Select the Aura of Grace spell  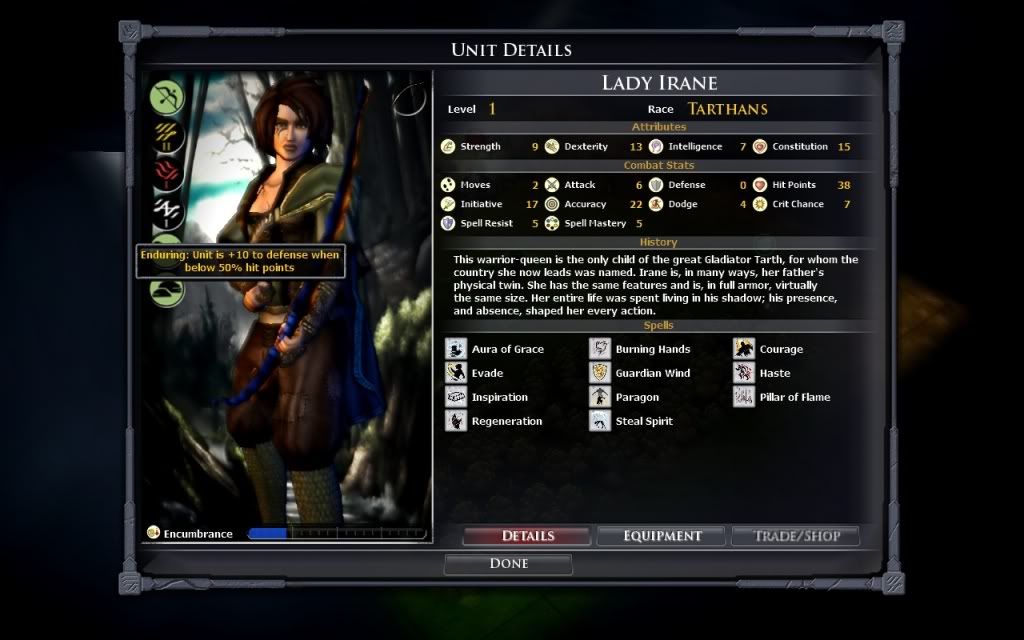point(456,349)
